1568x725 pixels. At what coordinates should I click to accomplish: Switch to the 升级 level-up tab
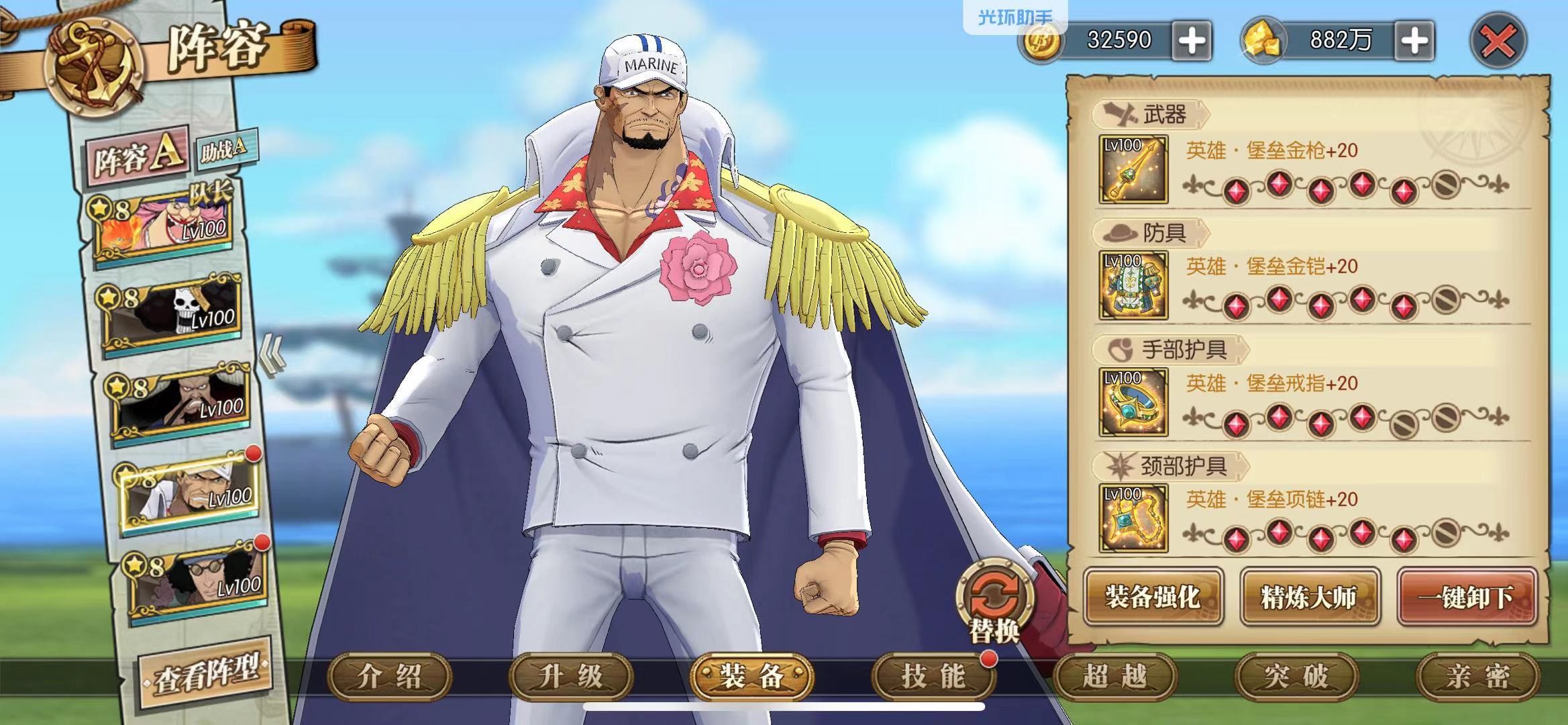[x=571, y=677]
